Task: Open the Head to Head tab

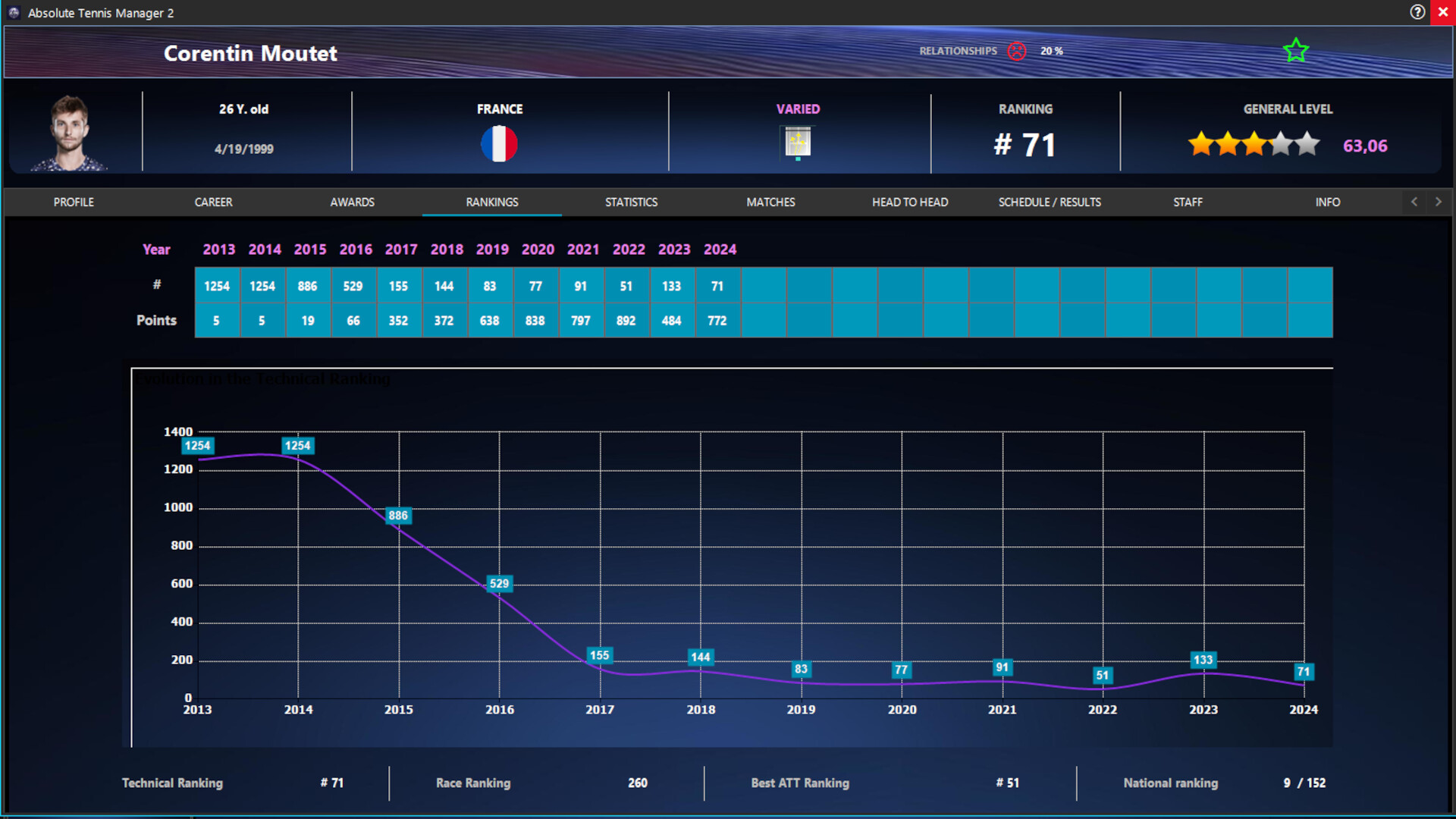Action: 909,202
